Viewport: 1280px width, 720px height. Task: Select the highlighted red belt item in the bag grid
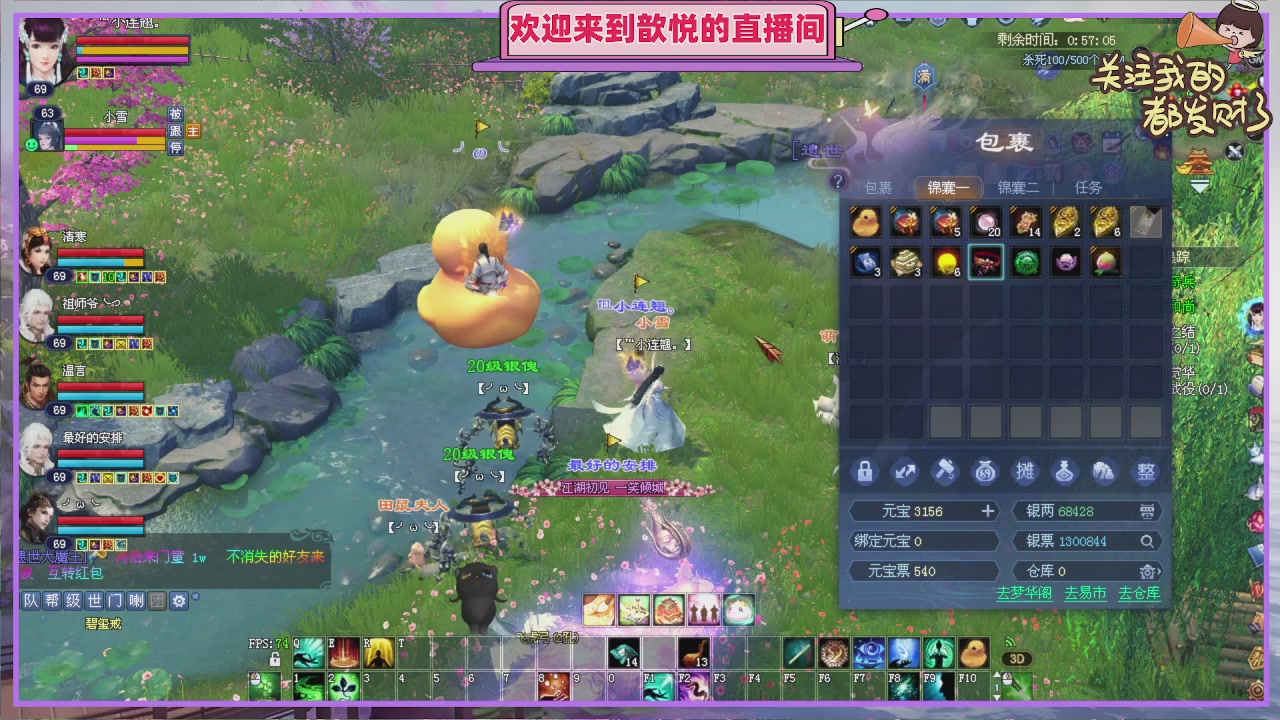coord(985,262)
